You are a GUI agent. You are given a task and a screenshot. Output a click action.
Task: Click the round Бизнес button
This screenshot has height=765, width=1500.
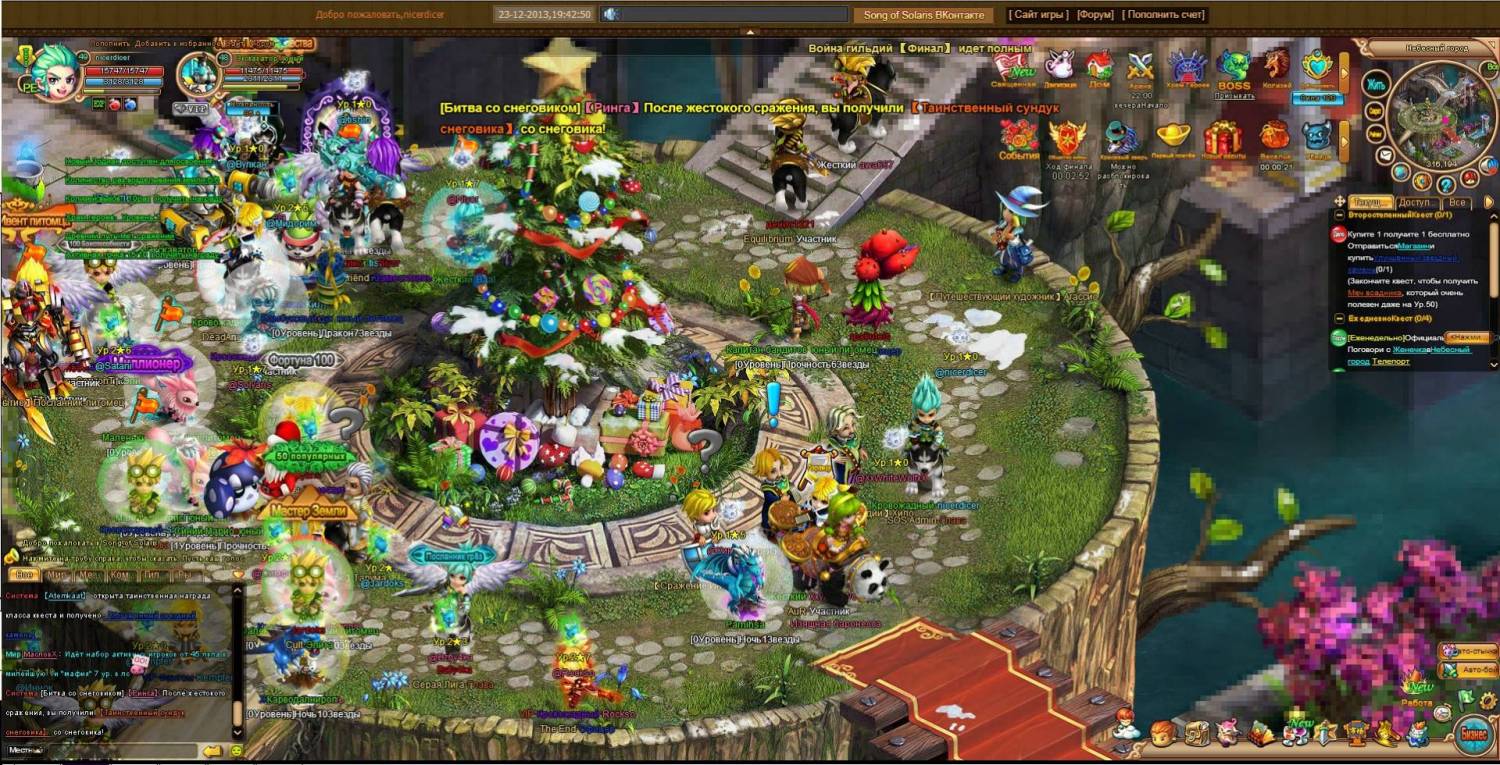pyautogui.click(x=1475, y=733)
